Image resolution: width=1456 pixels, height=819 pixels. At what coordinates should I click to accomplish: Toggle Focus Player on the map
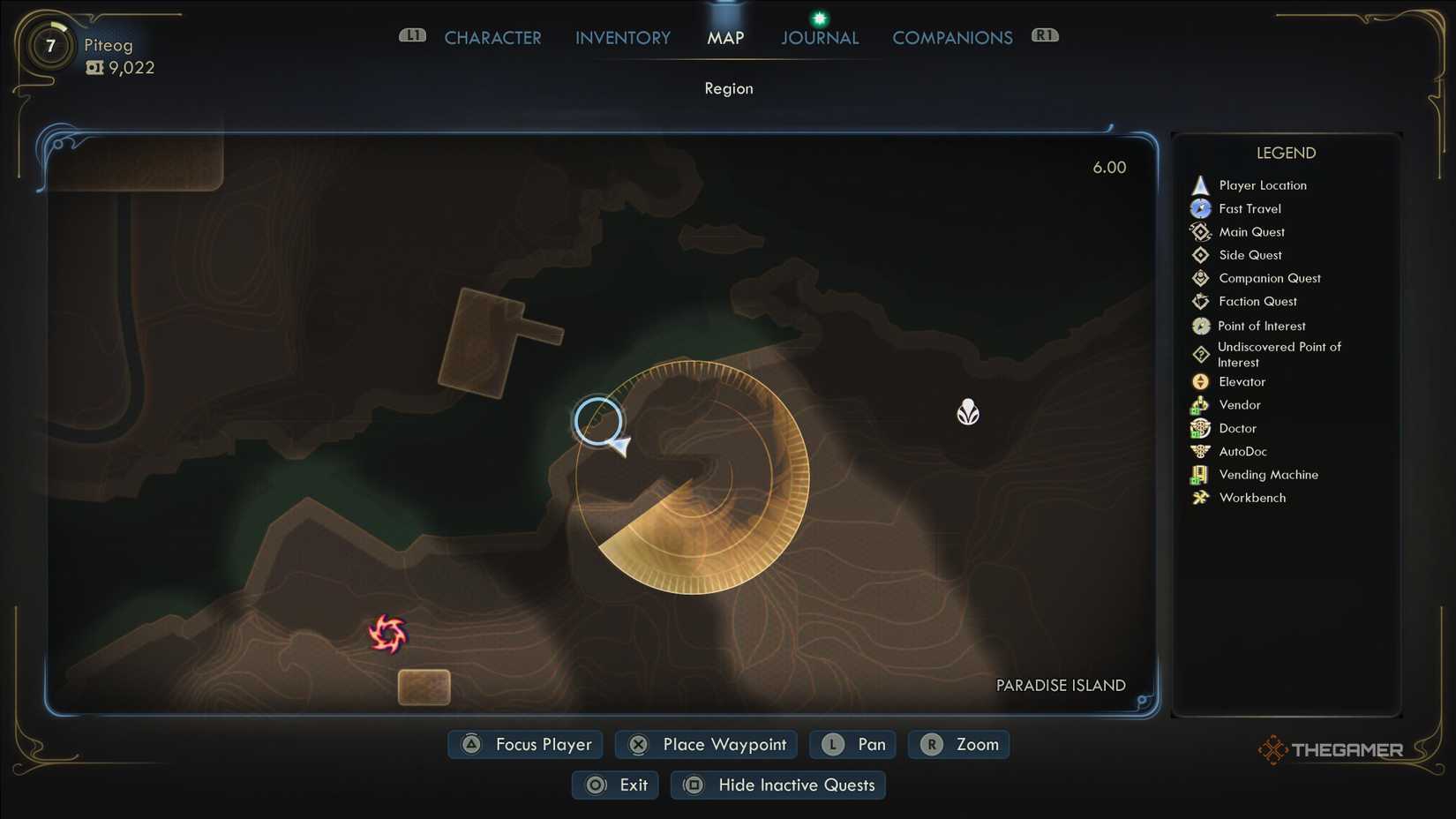tap(524, 744)
